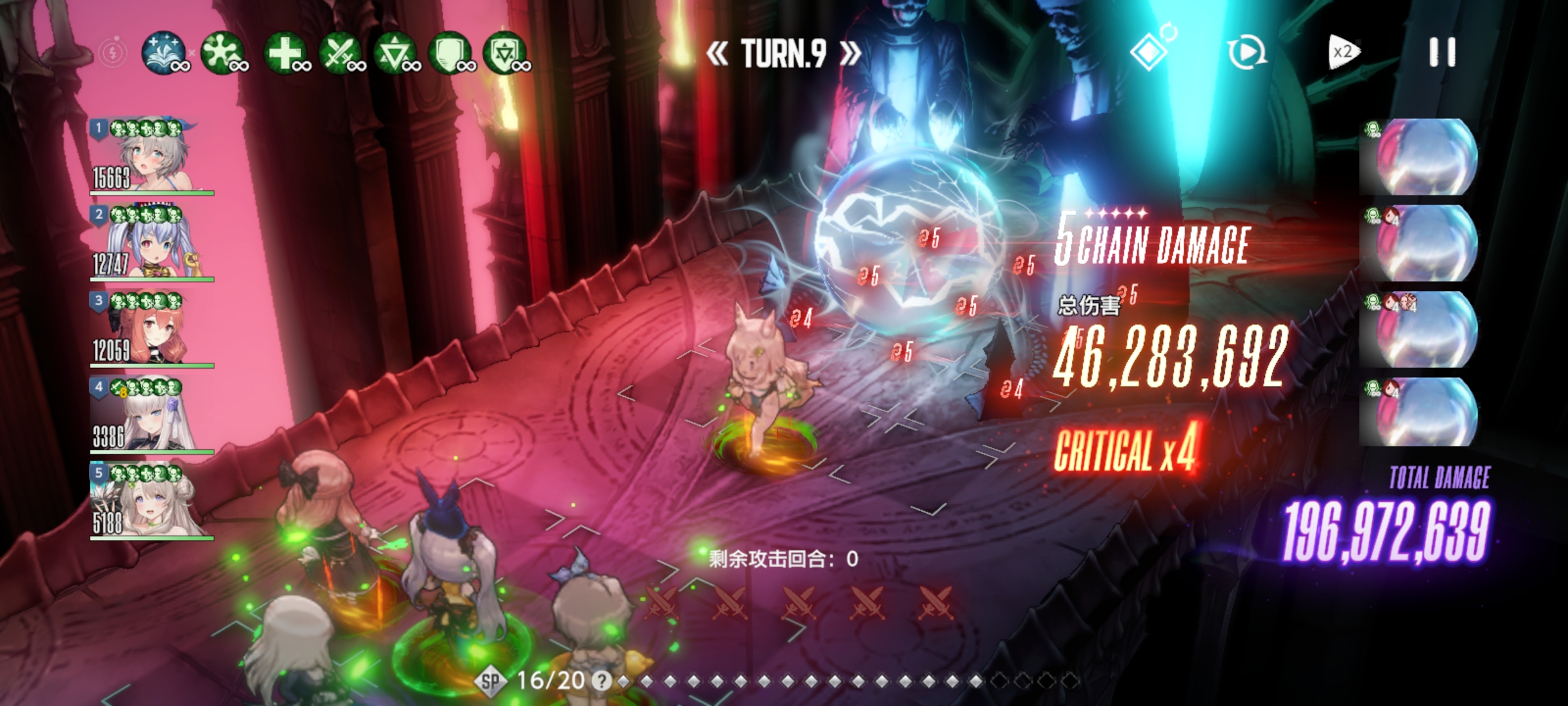
Task: Select party member 1 portrait
Action: (x=152, y=157)
